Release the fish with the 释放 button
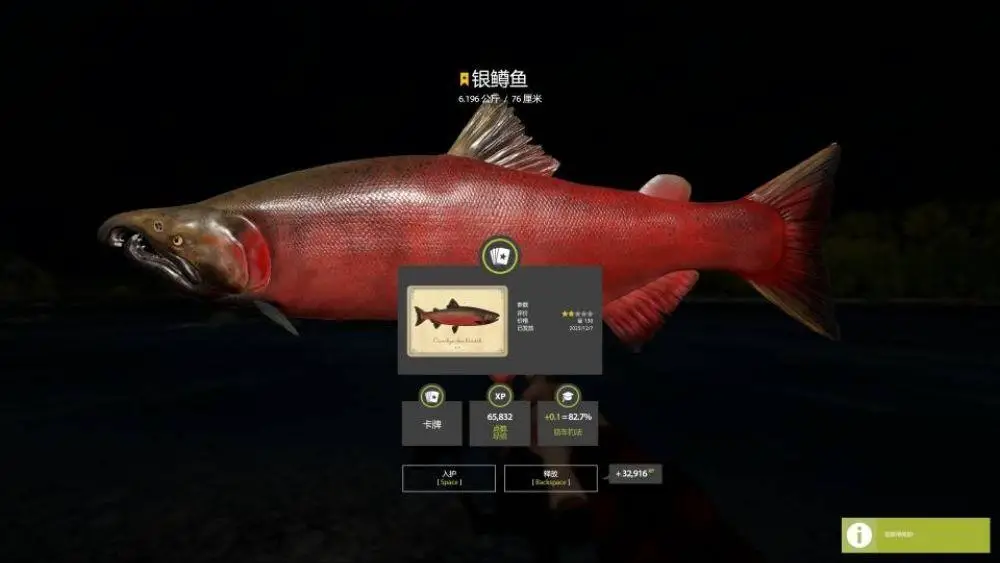1000x563 pixels. pos(550,478)
